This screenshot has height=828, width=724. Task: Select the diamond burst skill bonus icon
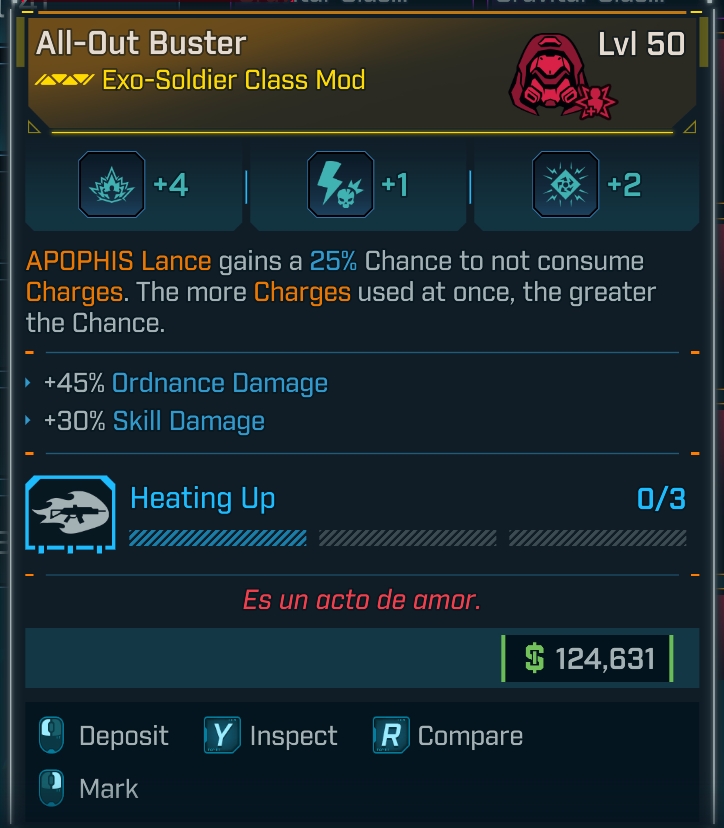coord(566,185)
